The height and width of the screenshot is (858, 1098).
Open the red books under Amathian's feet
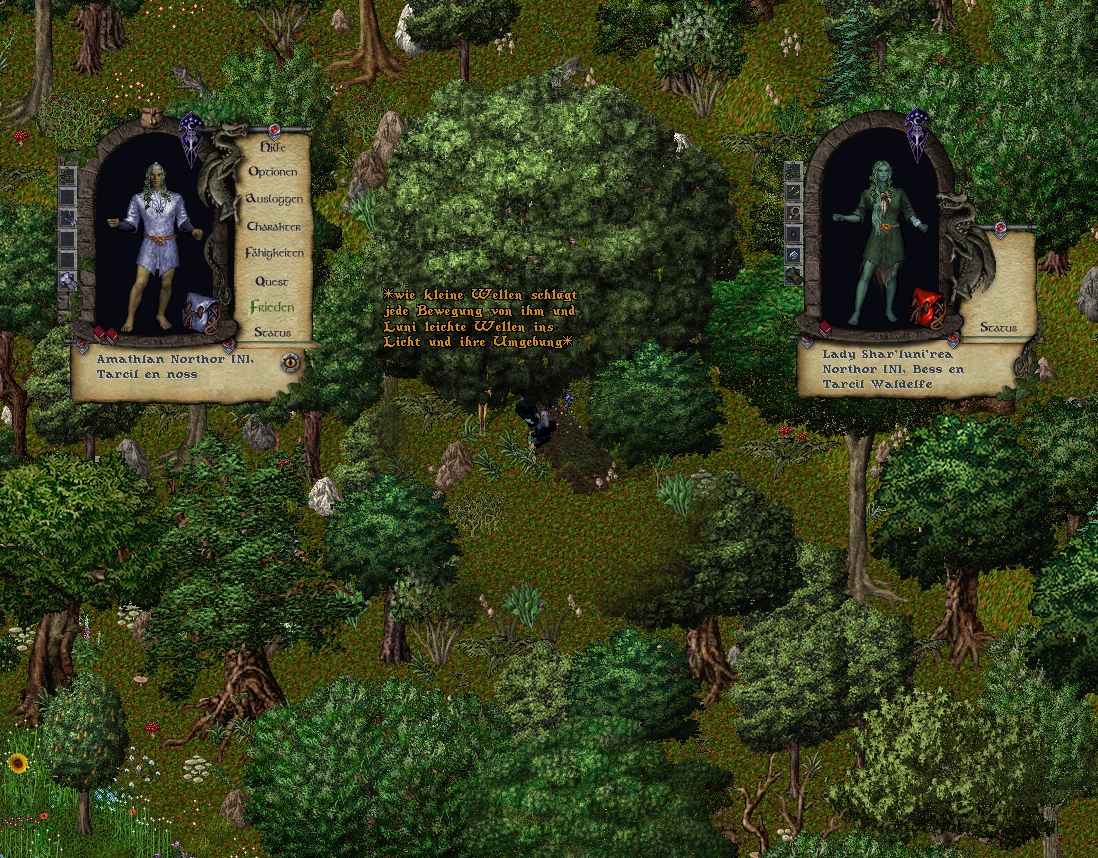pos(106,333)
